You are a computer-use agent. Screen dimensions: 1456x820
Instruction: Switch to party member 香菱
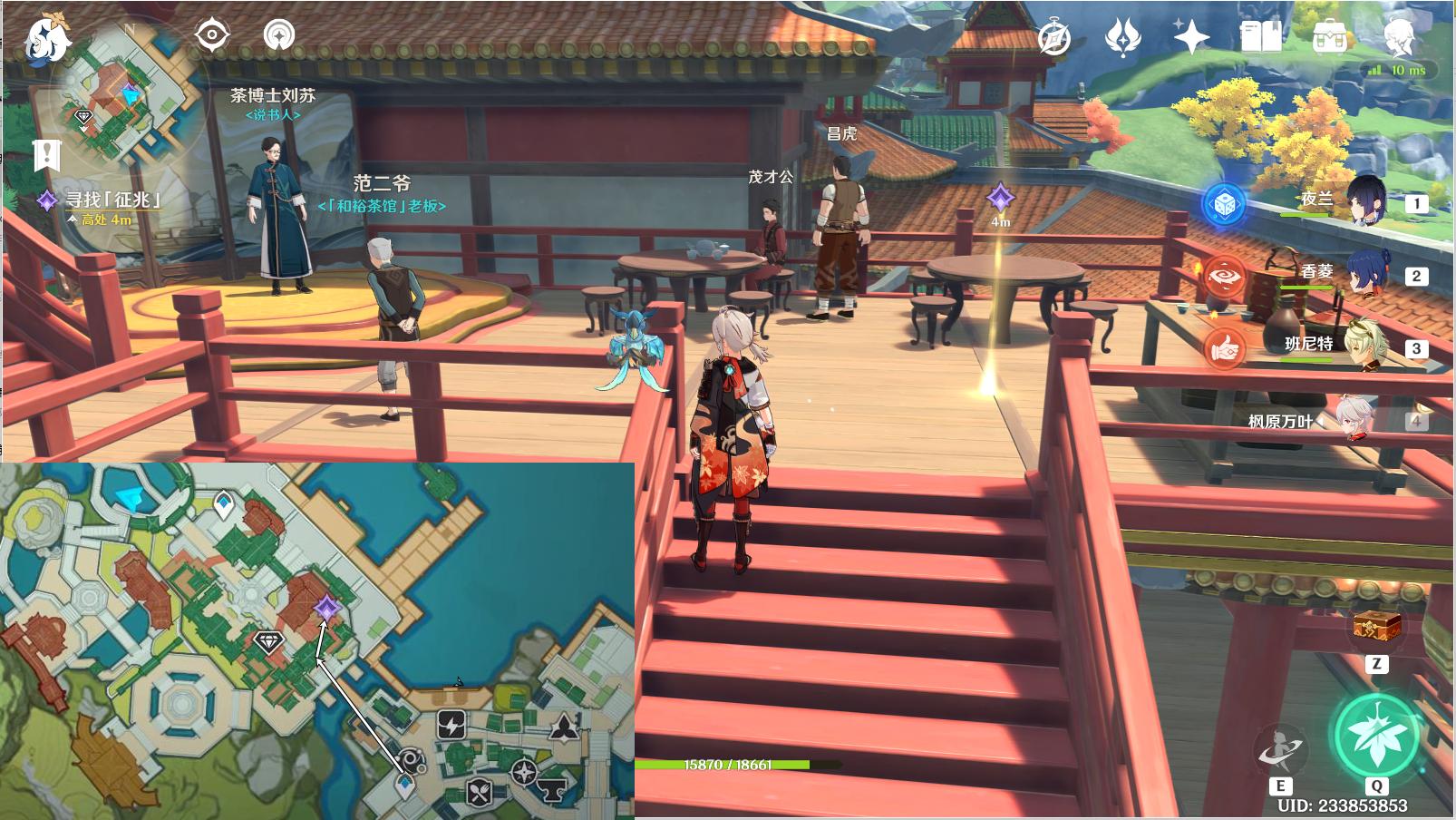point(1363,273)
